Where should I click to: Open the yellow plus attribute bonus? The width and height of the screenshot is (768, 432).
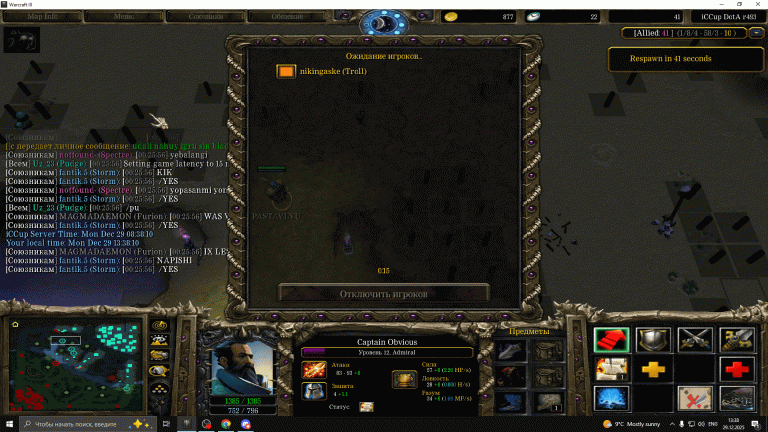653,369
